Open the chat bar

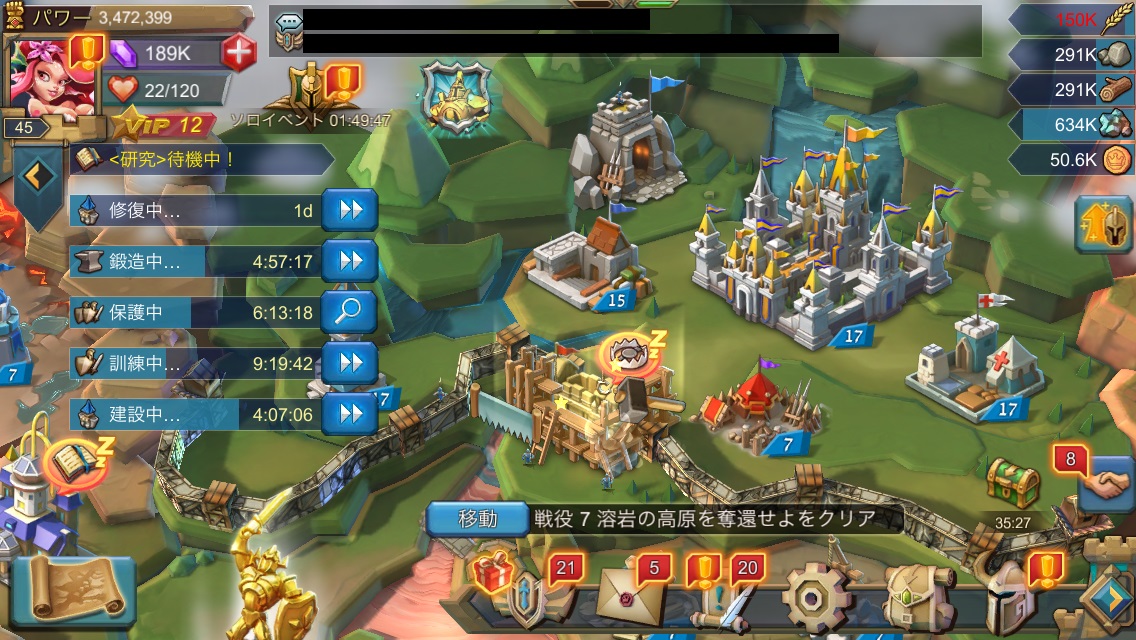(x=625, y=31)
